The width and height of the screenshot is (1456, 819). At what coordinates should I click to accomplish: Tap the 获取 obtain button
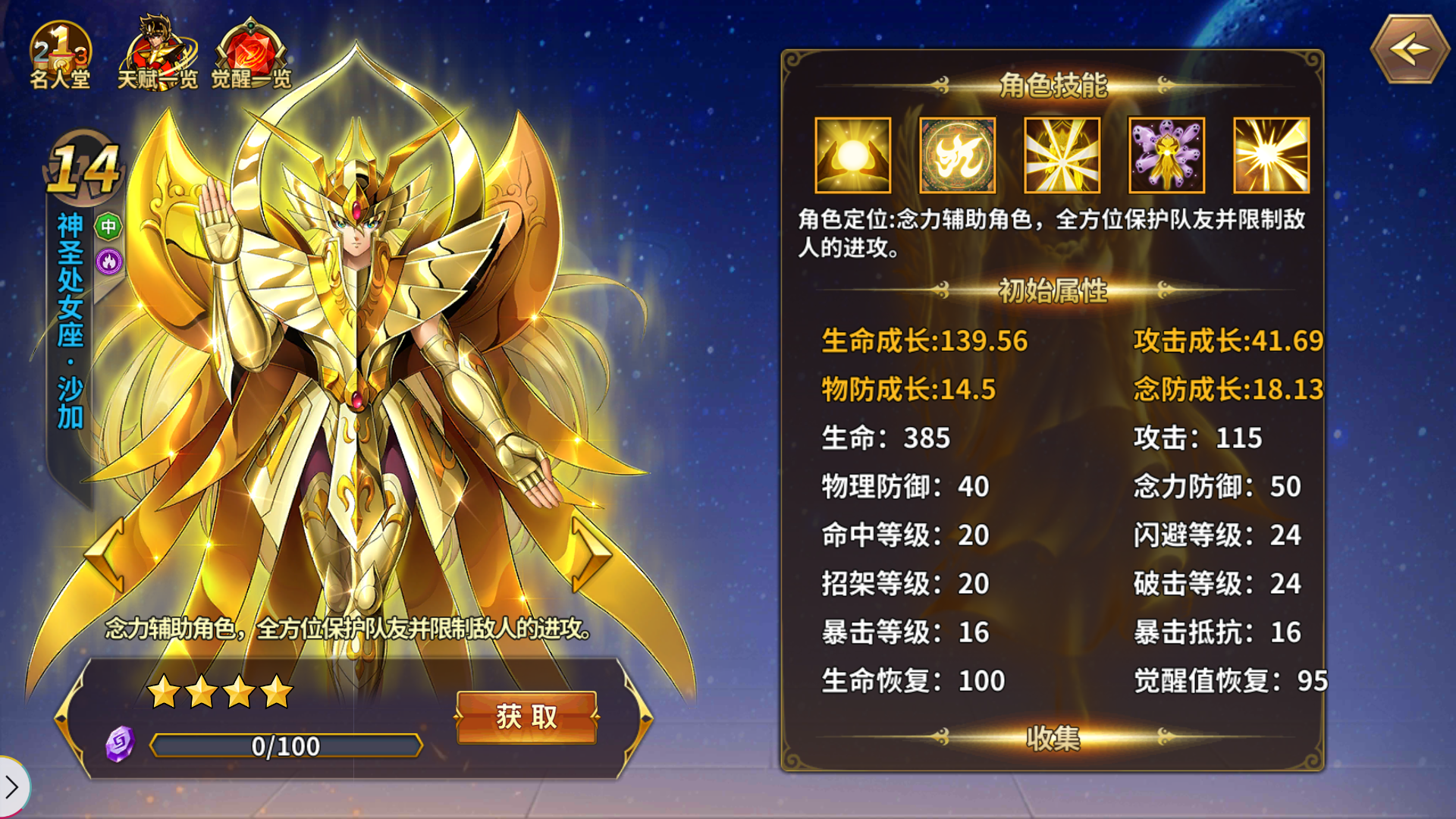click(526, 716)
